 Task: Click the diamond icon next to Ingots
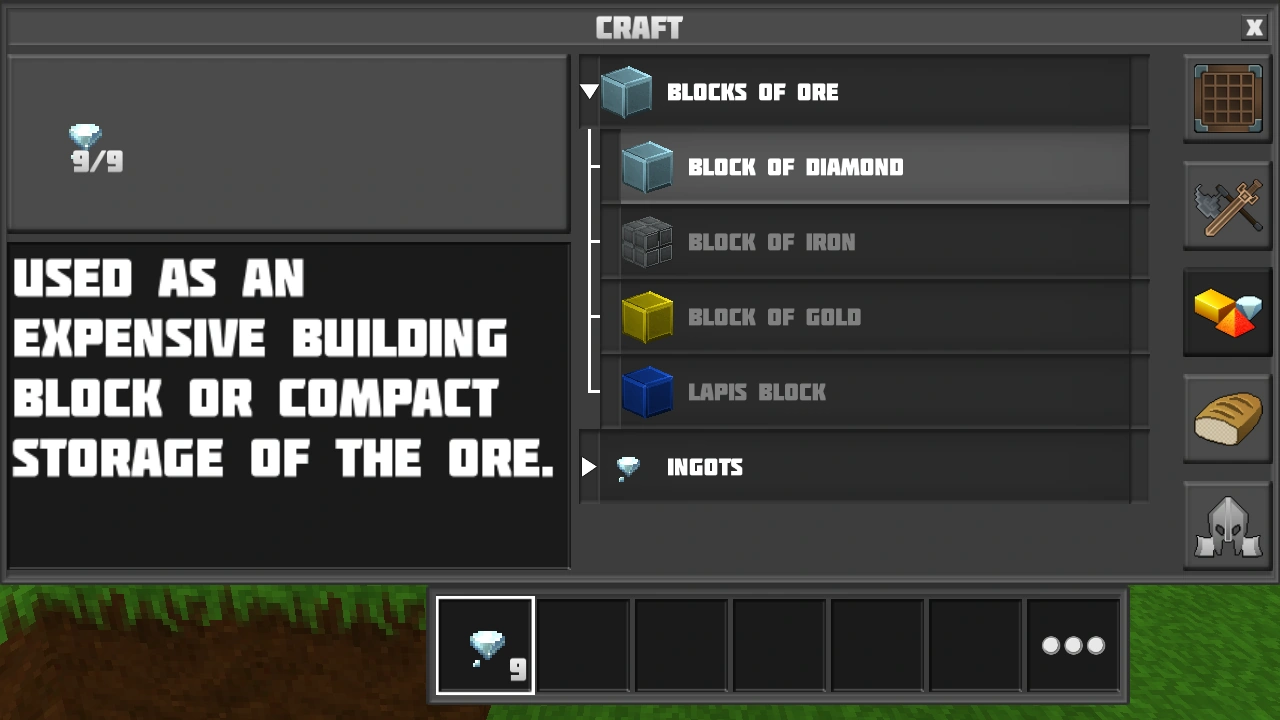pyautogui.click(x=627, y=467)
